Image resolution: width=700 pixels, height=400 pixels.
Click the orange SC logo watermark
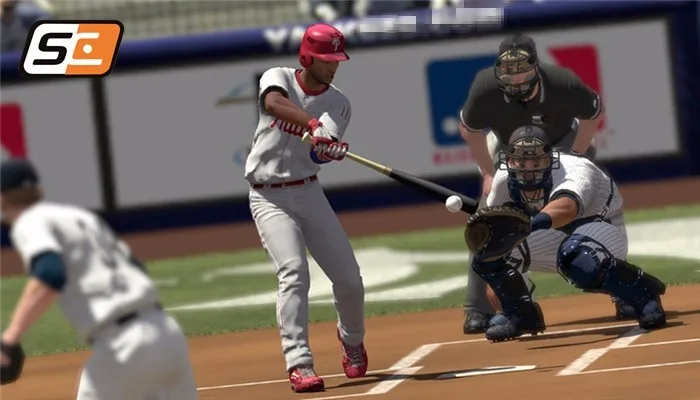(71, 48)
